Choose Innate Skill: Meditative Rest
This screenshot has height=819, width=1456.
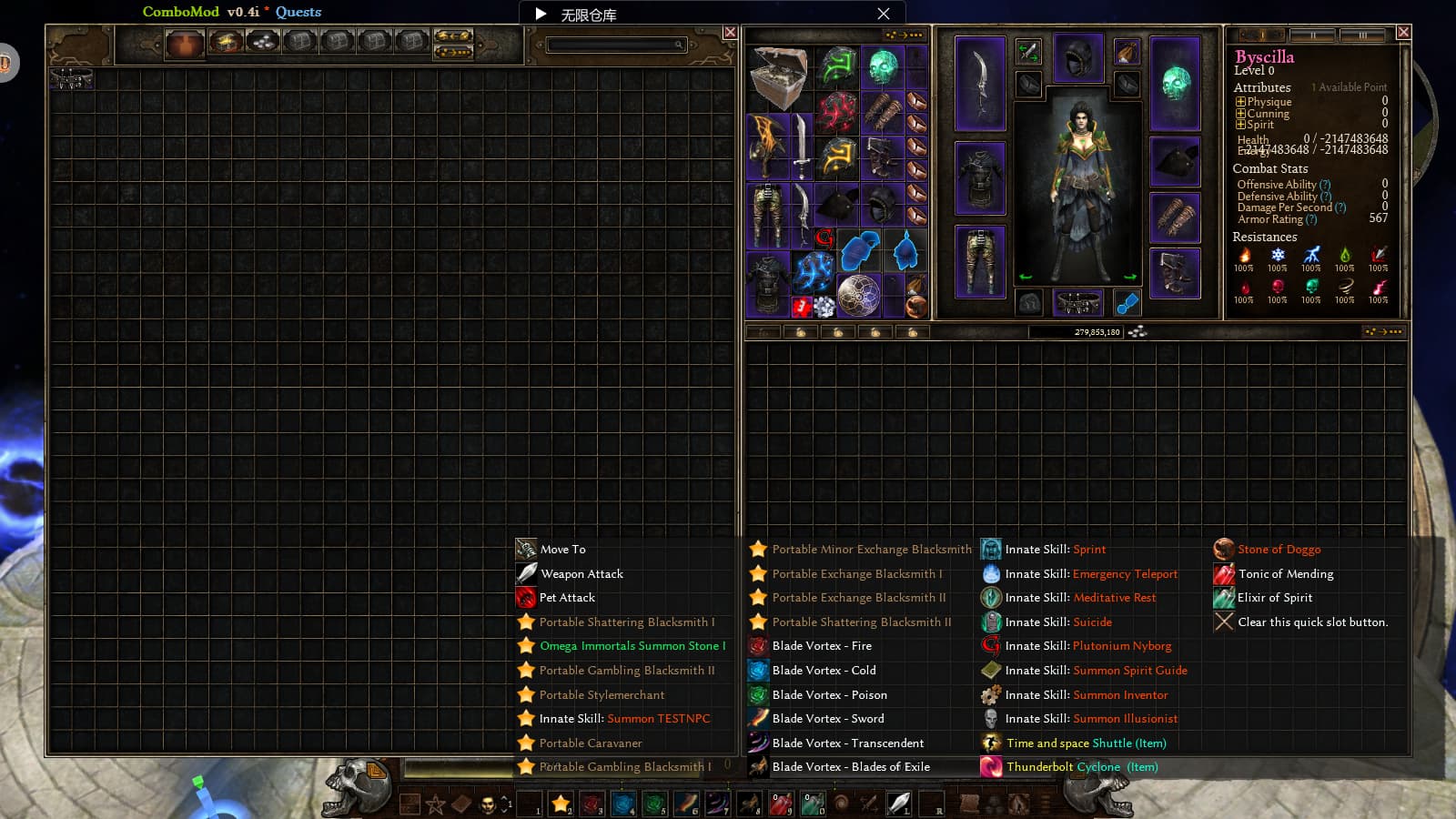coord(1079,598)
